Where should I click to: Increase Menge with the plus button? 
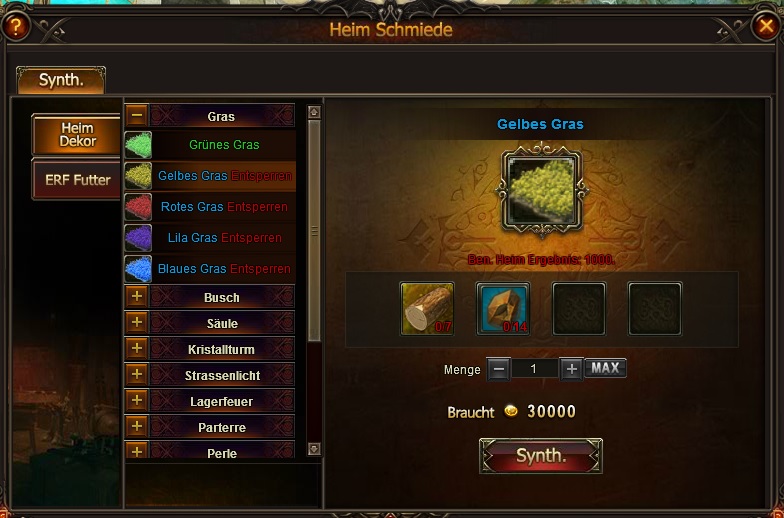point(571,368)
